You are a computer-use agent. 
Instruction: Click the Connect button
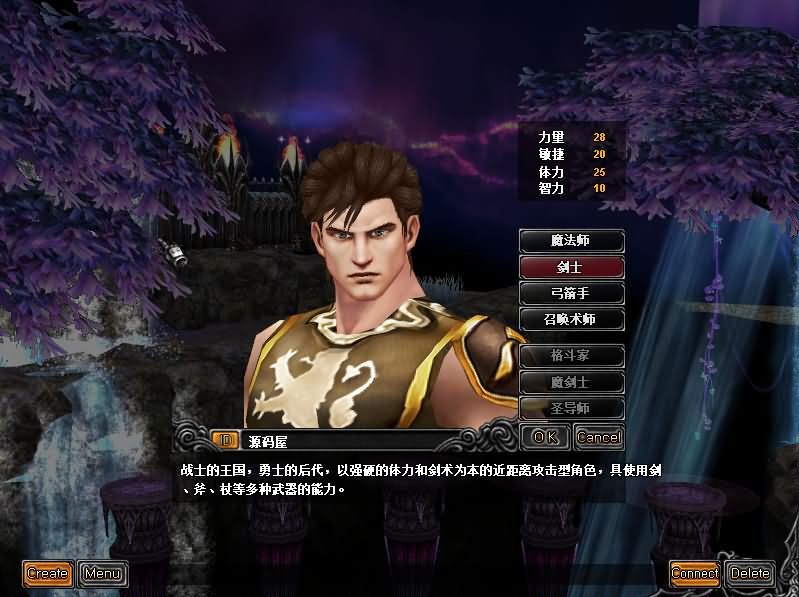click(695, 573)
